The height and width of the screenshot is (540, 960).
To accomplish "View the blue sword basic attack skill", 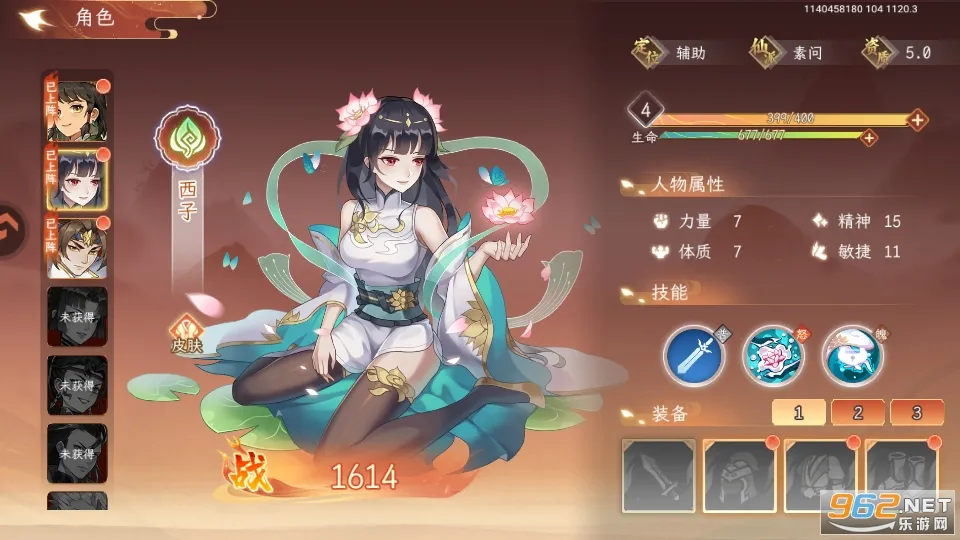I will coord(695,356).
